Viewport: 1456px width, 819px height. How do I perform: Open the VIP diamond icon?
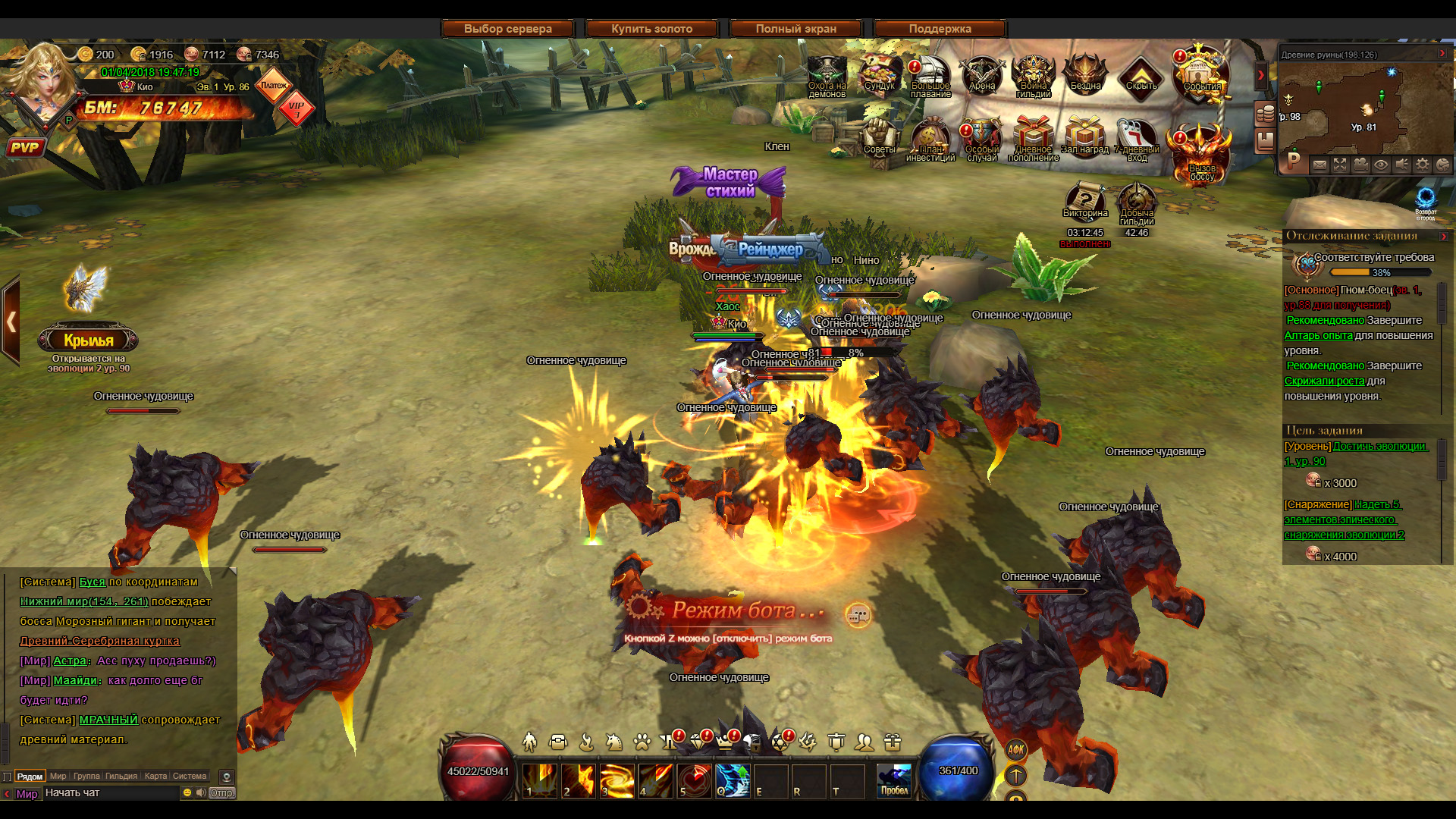297,109
